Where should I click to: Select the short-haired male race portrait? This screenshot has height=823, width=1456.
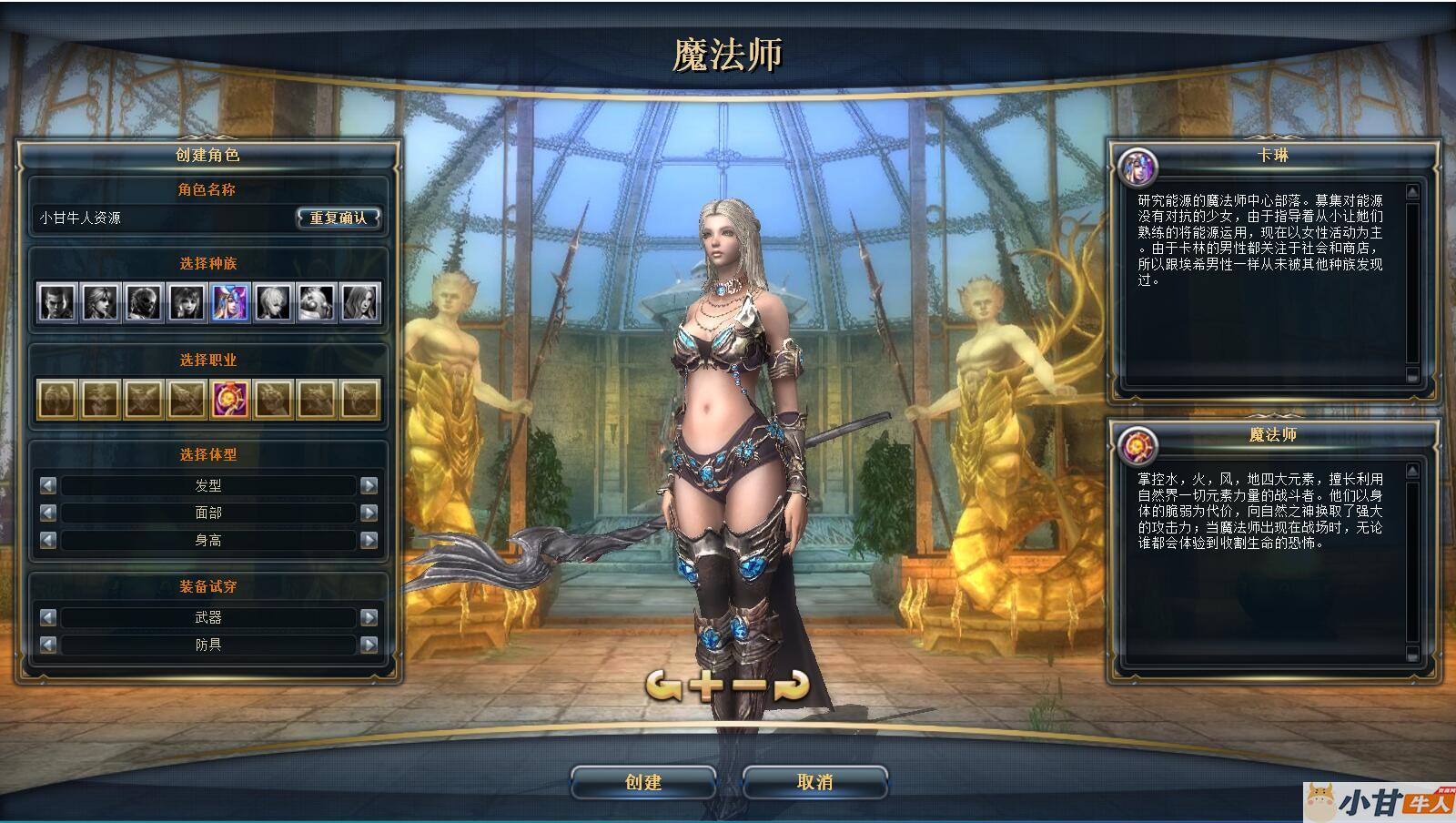(x=56, y=302)
